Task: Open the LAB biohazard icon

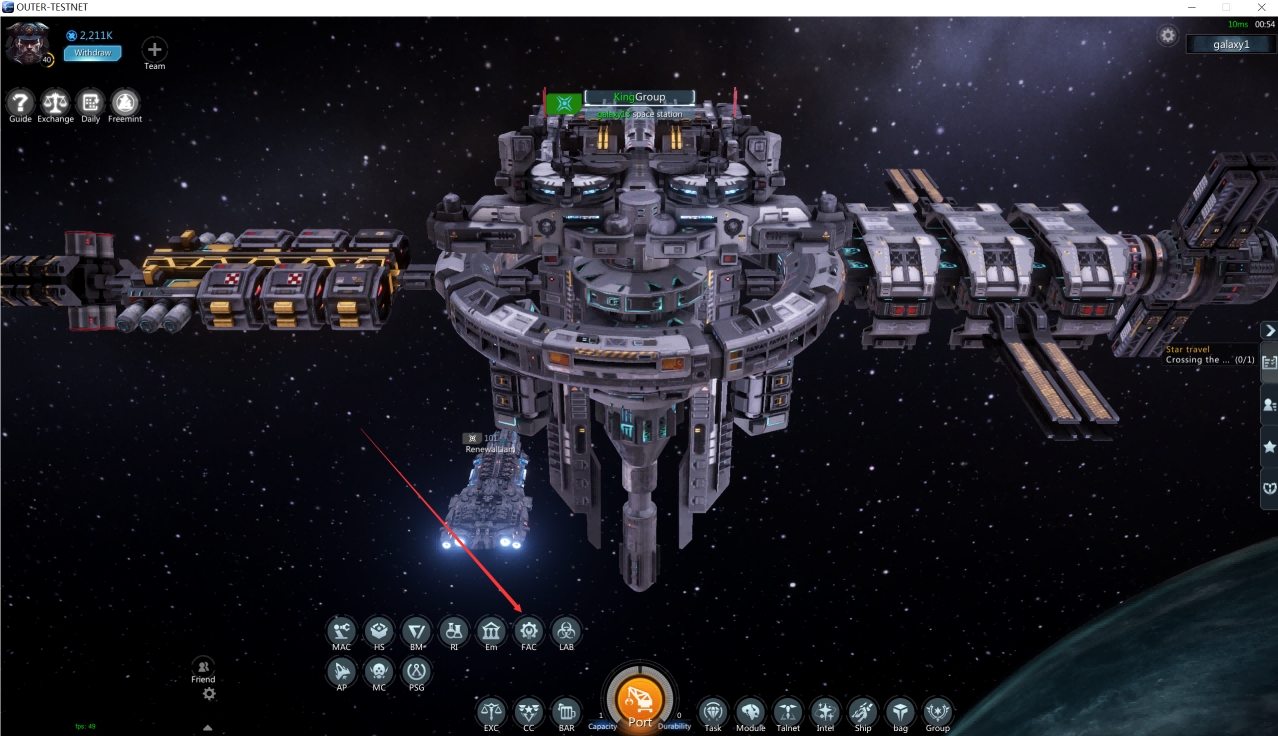Action: tap(566, 631)
